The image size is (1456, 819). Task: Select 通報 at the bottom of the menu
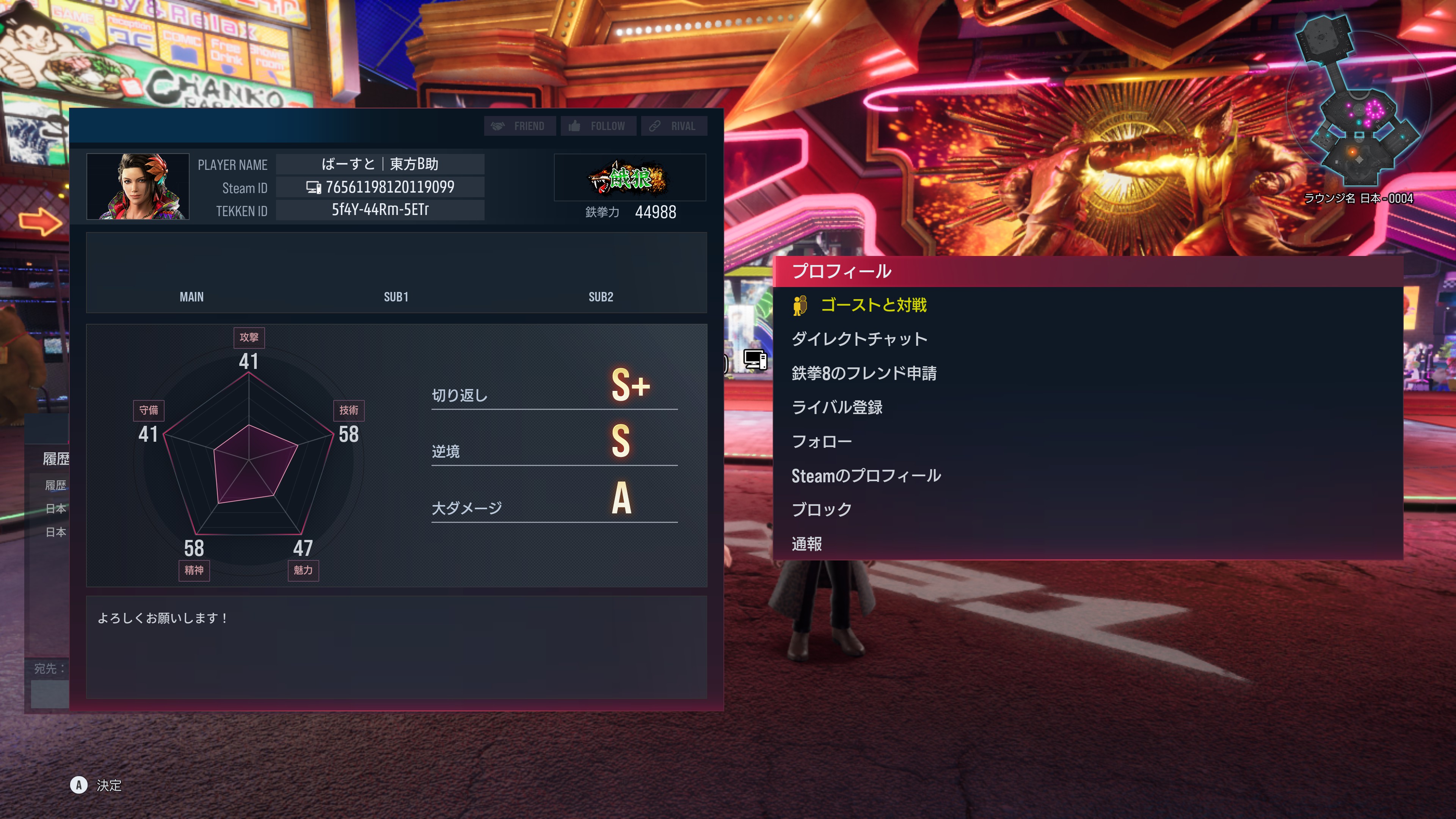pos(806,543)
